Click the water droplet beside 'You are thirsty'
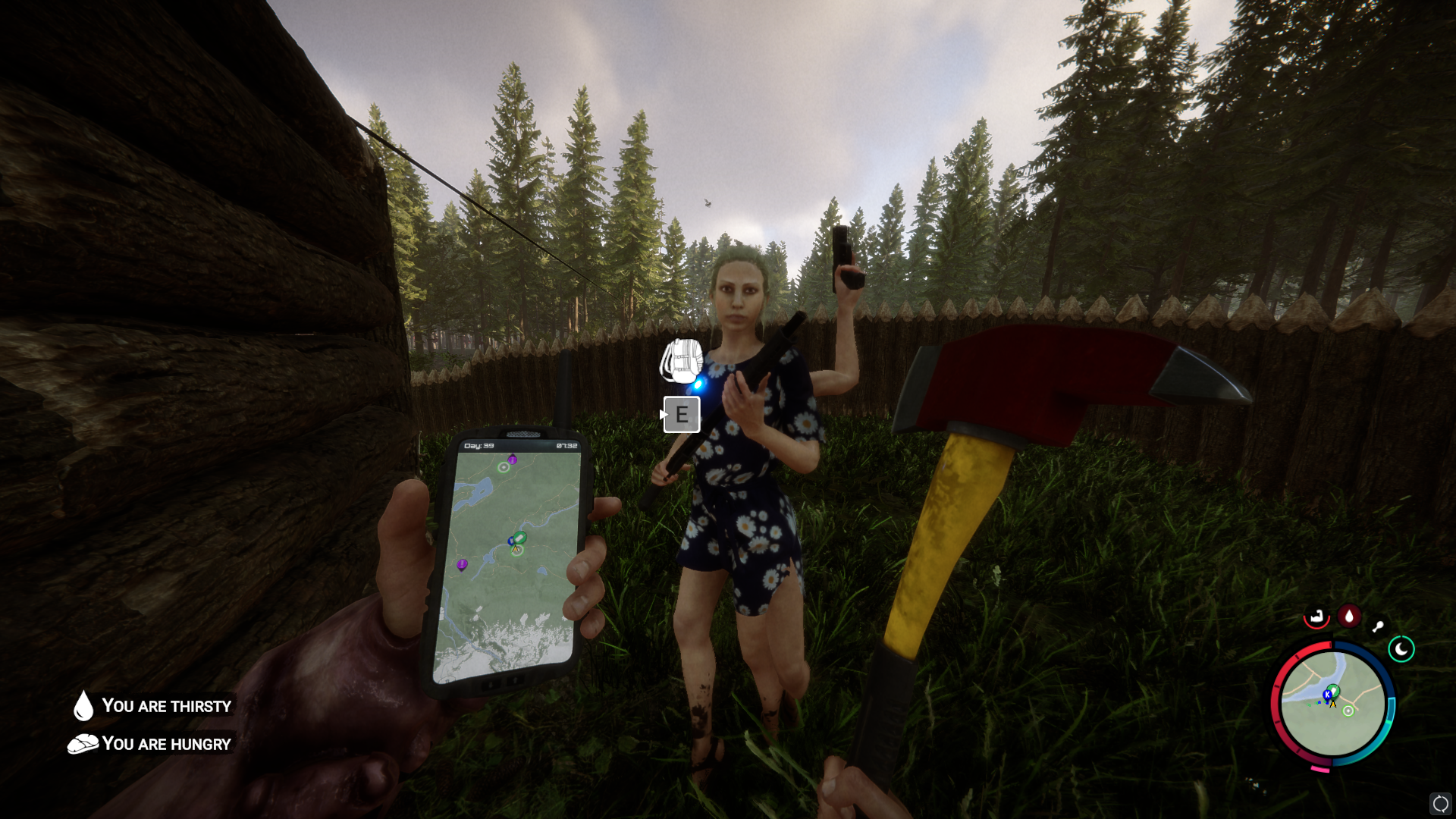This screenshot has width=1456, height=819. 83,706
